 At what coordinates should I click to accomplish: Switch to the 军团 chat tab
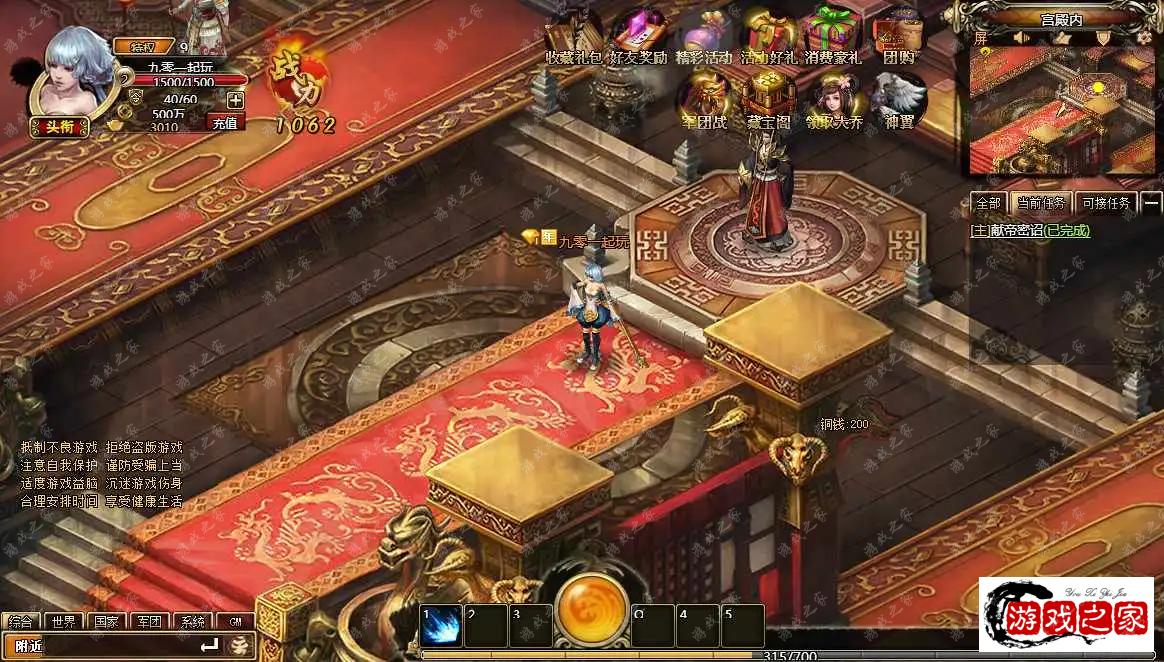[149, 621]
